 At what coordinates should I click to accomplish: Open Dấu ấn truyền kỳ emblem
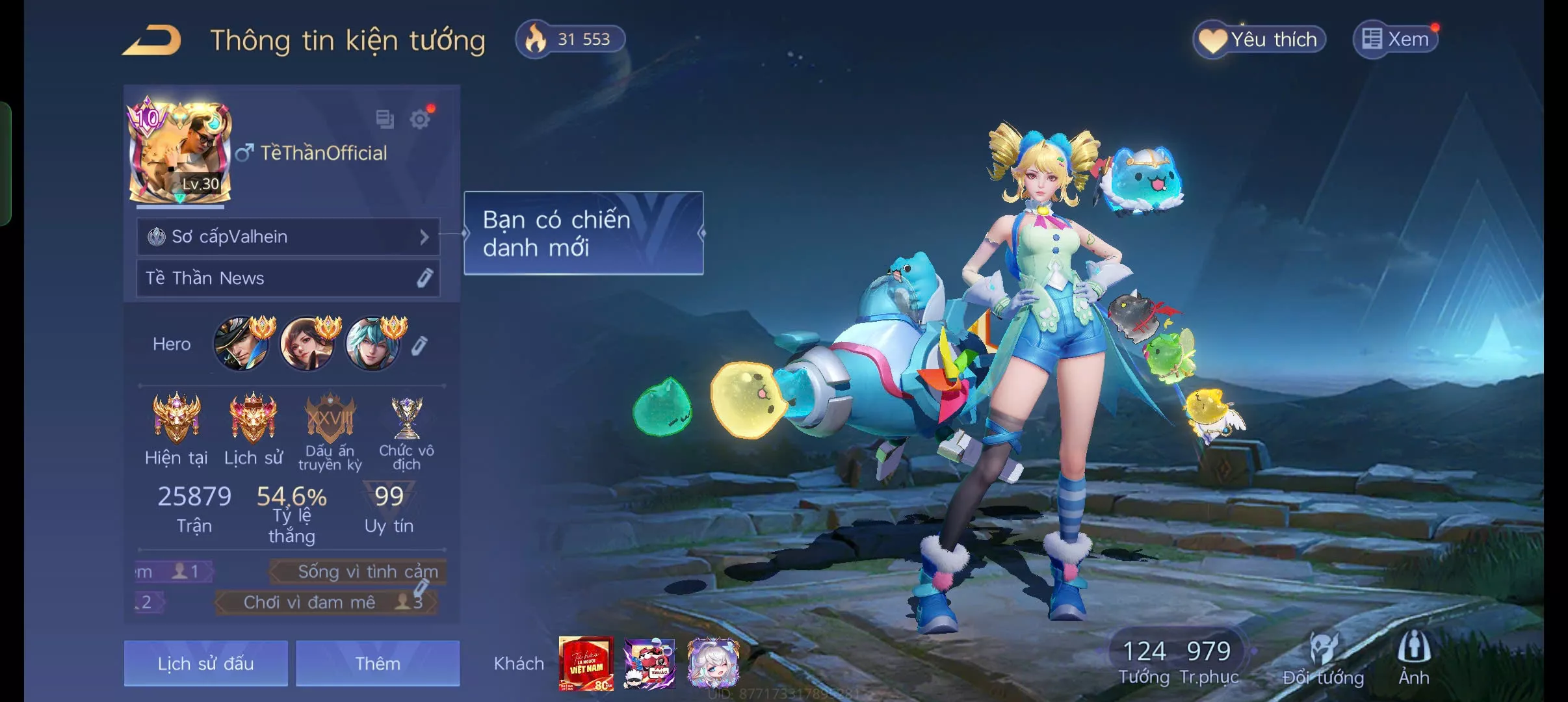pos(330,419)
